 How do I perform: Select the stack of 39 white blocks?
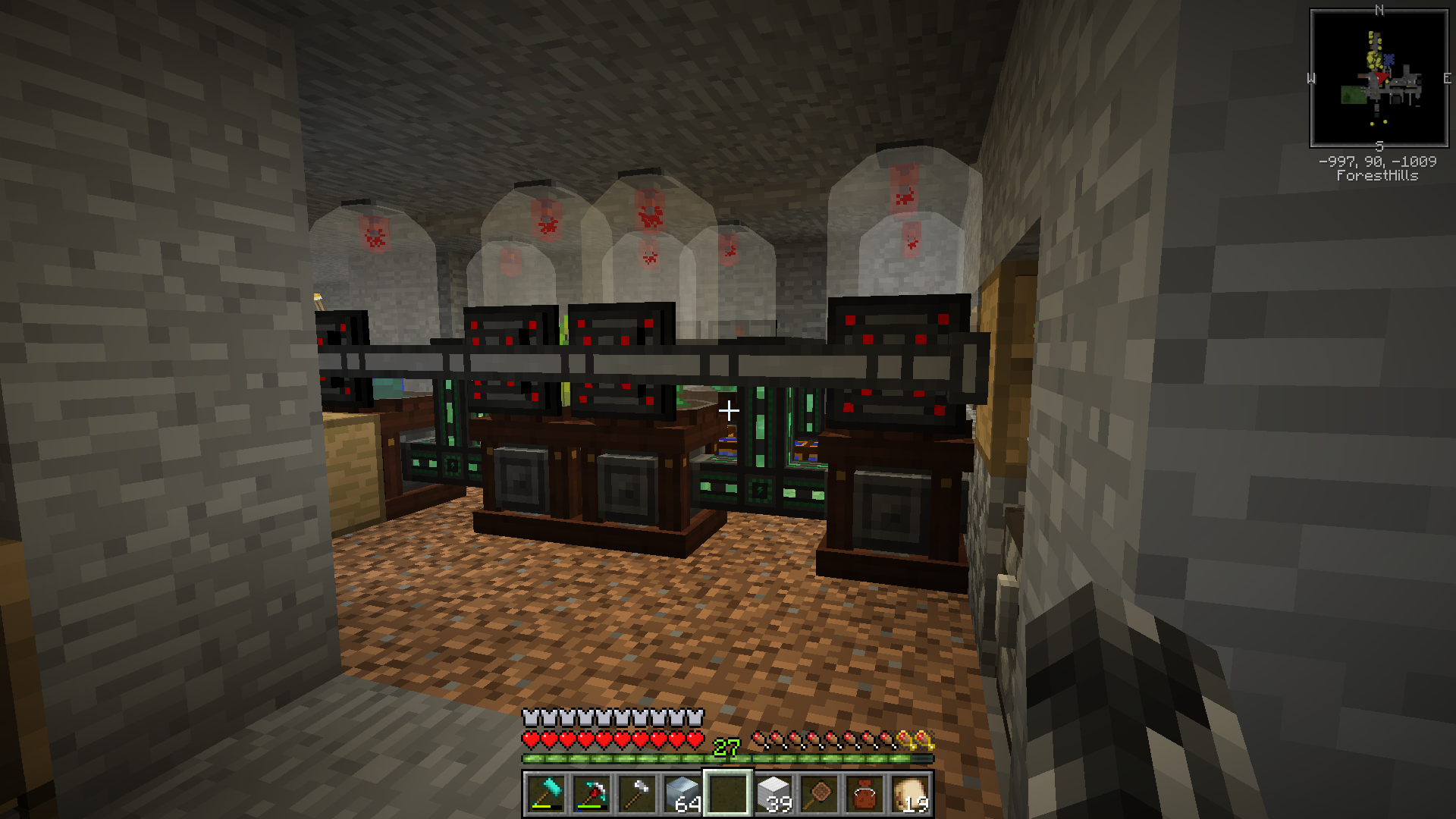(x=773, y=794)
